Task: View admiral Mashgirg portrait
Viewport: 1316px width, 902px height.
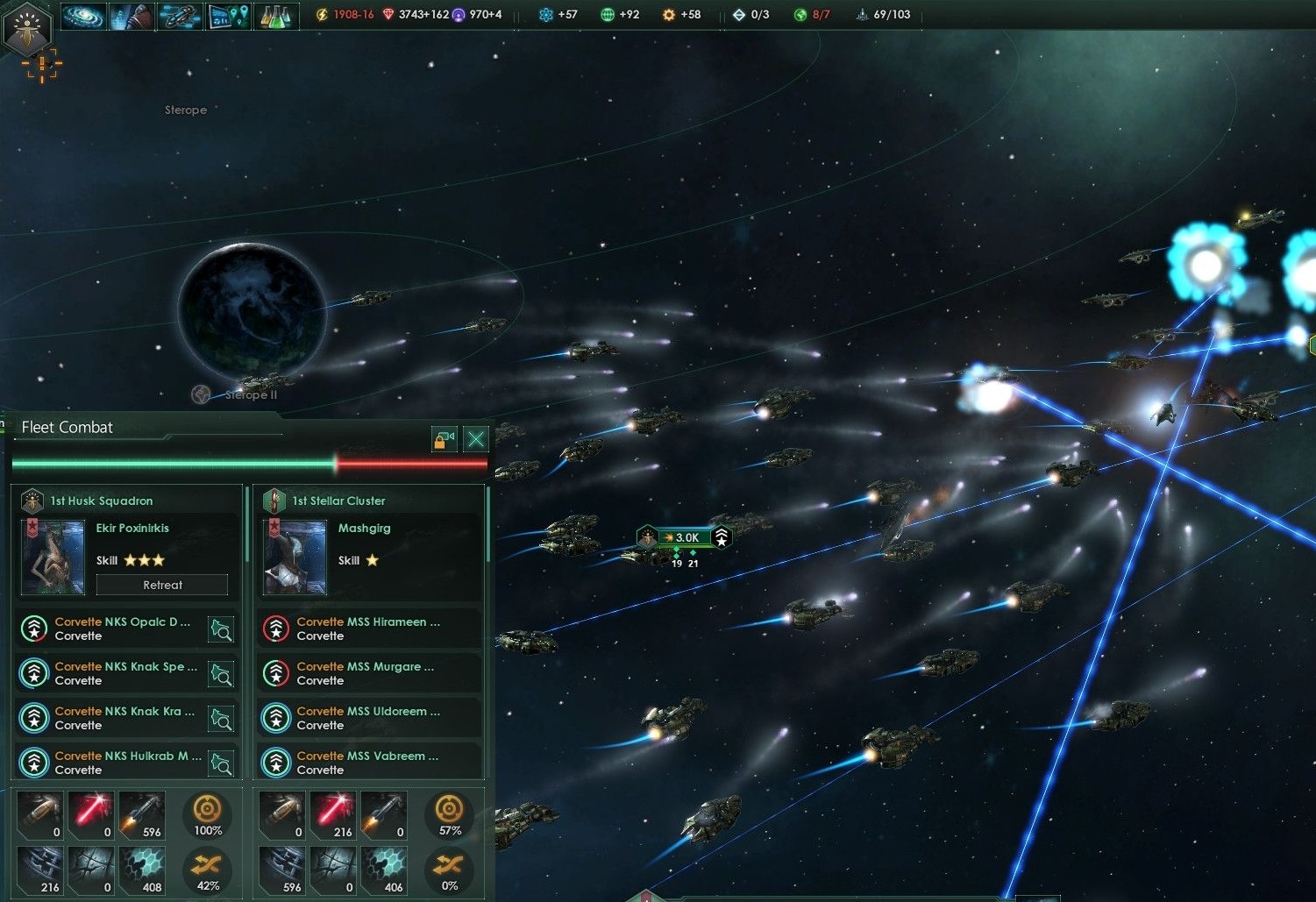Action: [295, 558]
